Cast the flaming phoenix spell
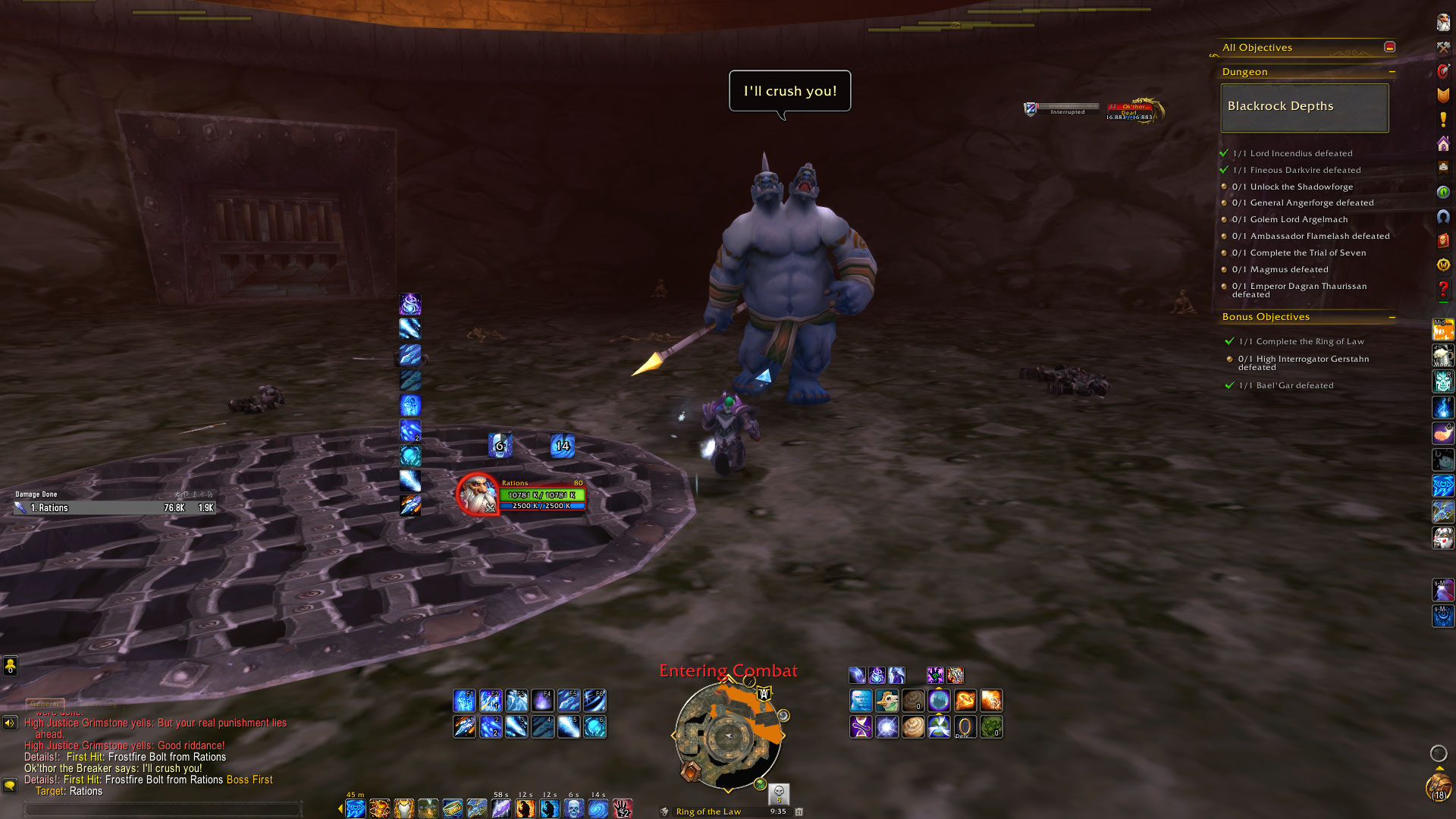1456x819 pixels. click(965, 700)
